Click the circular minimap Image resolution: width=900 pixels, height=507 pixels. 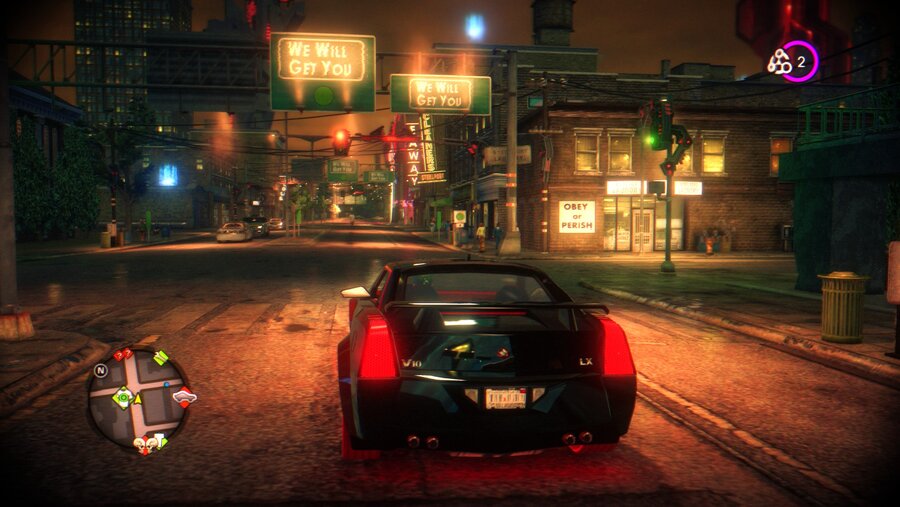(137, 399)
